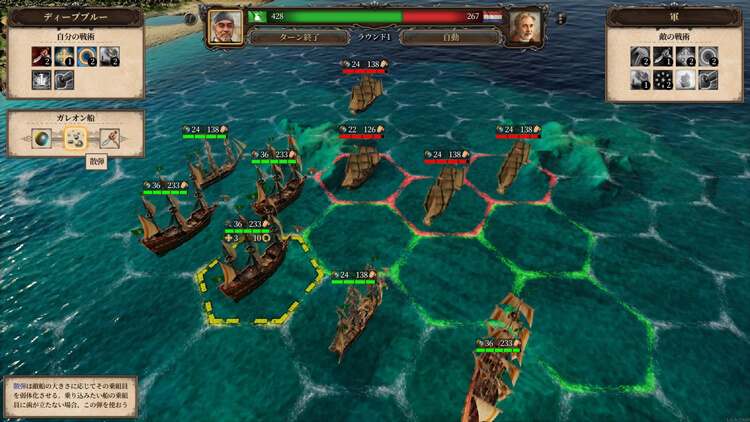Viewport: 750px width, 422px height.
Task: Activate the red sword tactic
Action: pyautogui.click(x=43, y=57)
